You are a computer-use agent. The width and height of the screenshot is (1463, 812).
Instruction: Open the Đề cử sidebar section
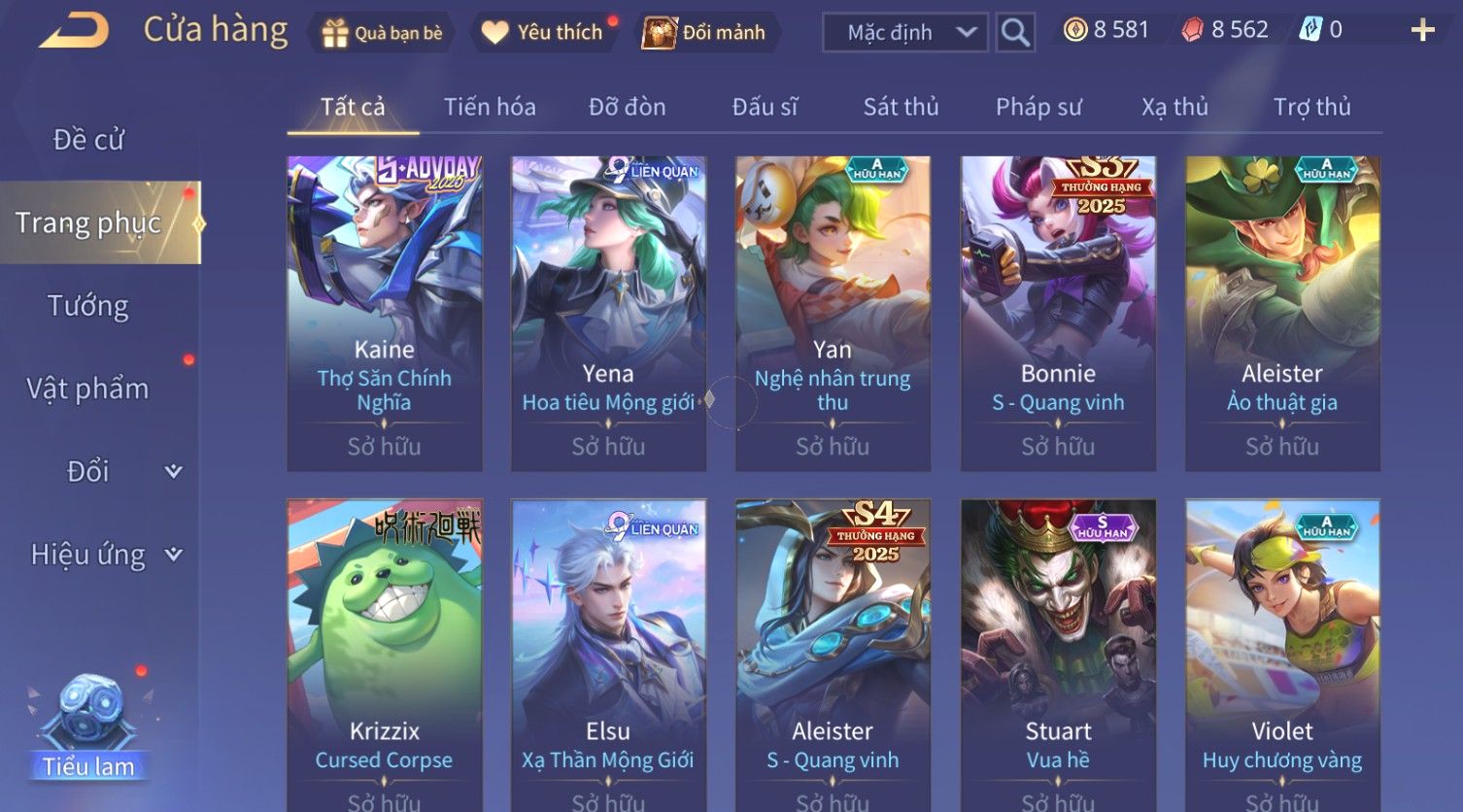coord(88,140)
